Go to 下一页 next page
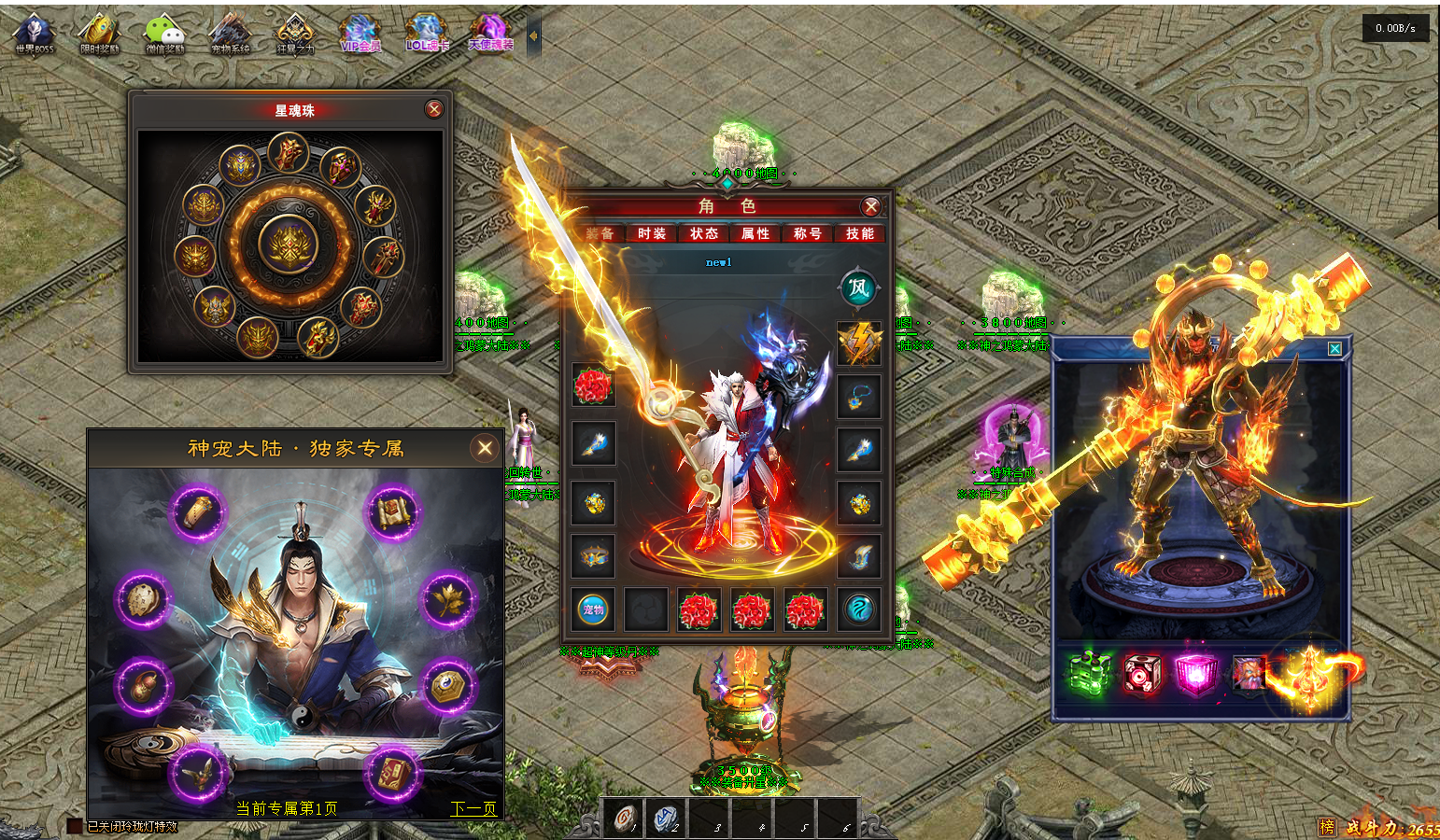 [x=473, y=808]
